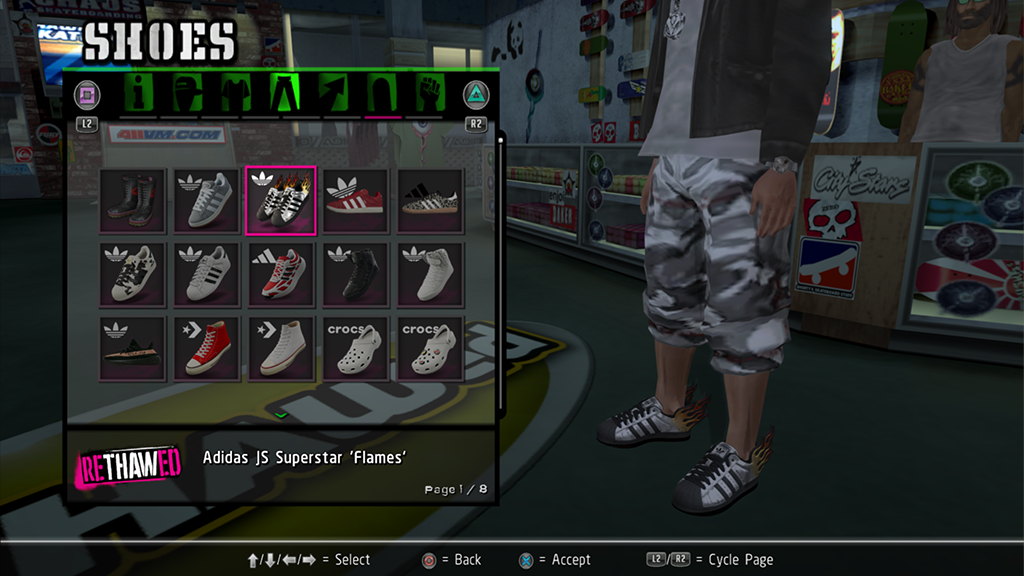
Task: Pick the white Adidas high-top shoes
Action: point(430,274)
